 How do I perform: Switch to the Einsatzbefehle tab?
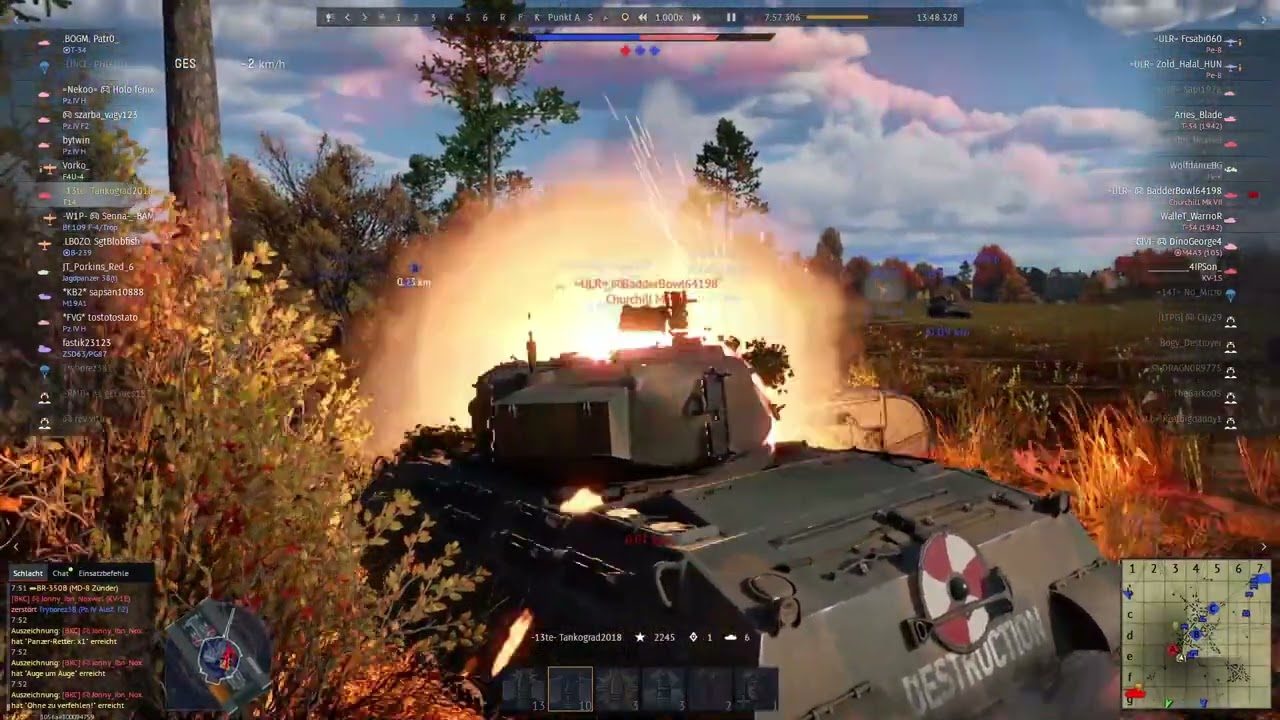(103, 573)
